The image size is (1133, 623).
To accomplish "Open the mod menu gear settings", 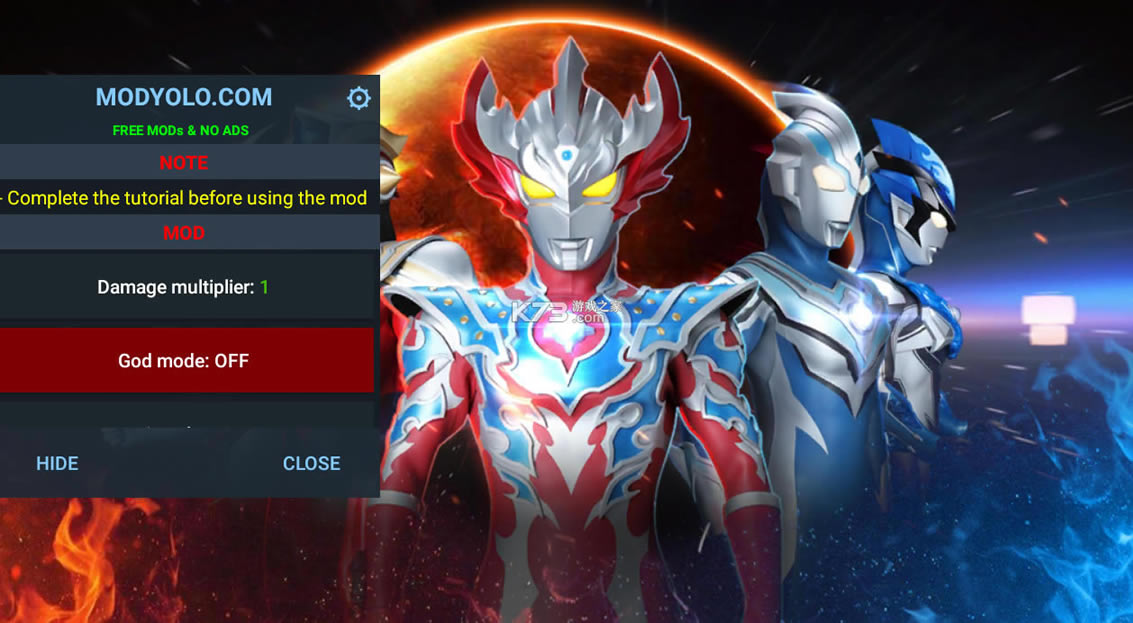I will pos(358,98).
